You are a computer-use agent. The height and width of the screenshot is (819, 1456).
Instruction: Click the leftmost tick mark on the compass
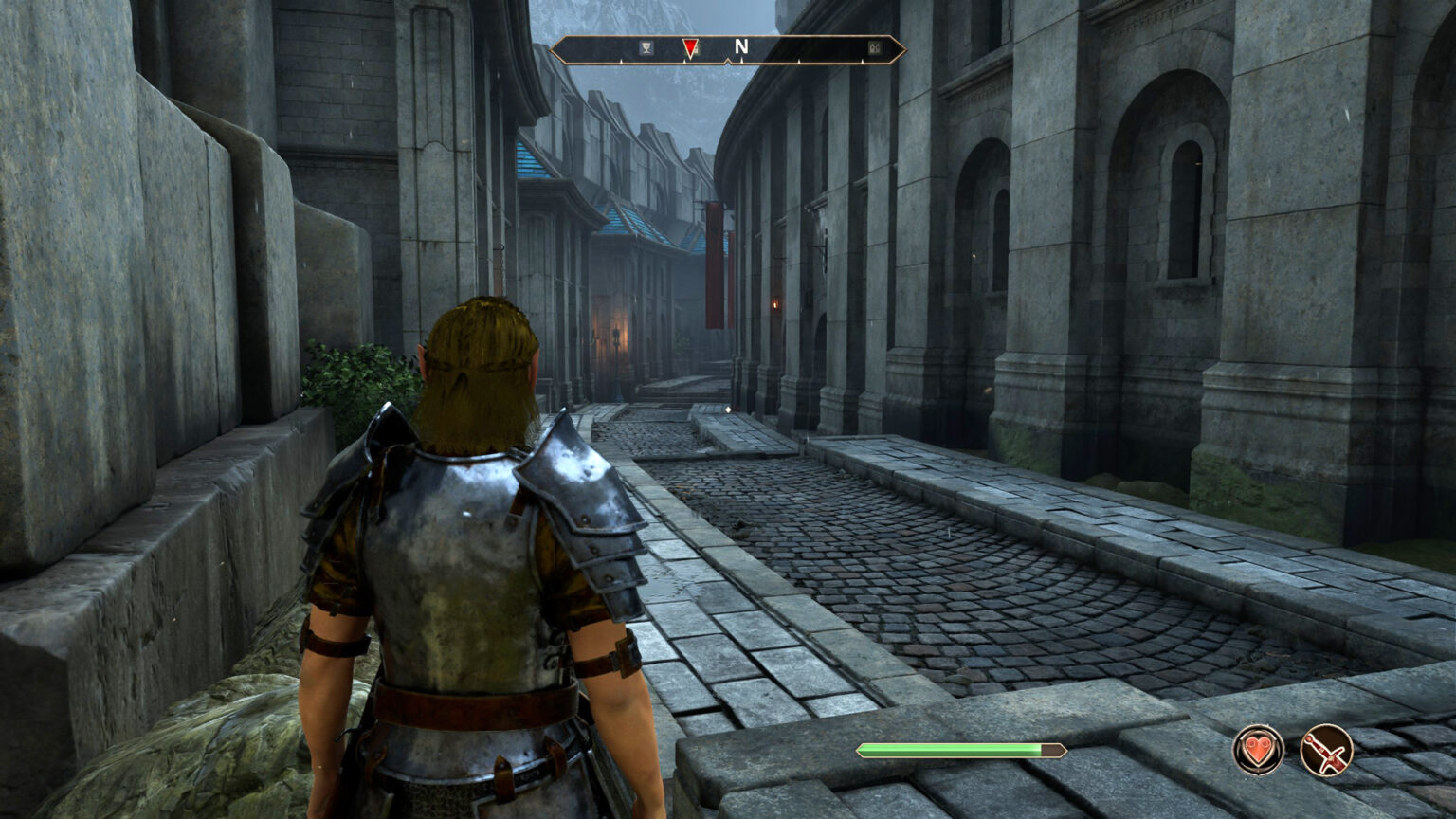click(621, 60)
